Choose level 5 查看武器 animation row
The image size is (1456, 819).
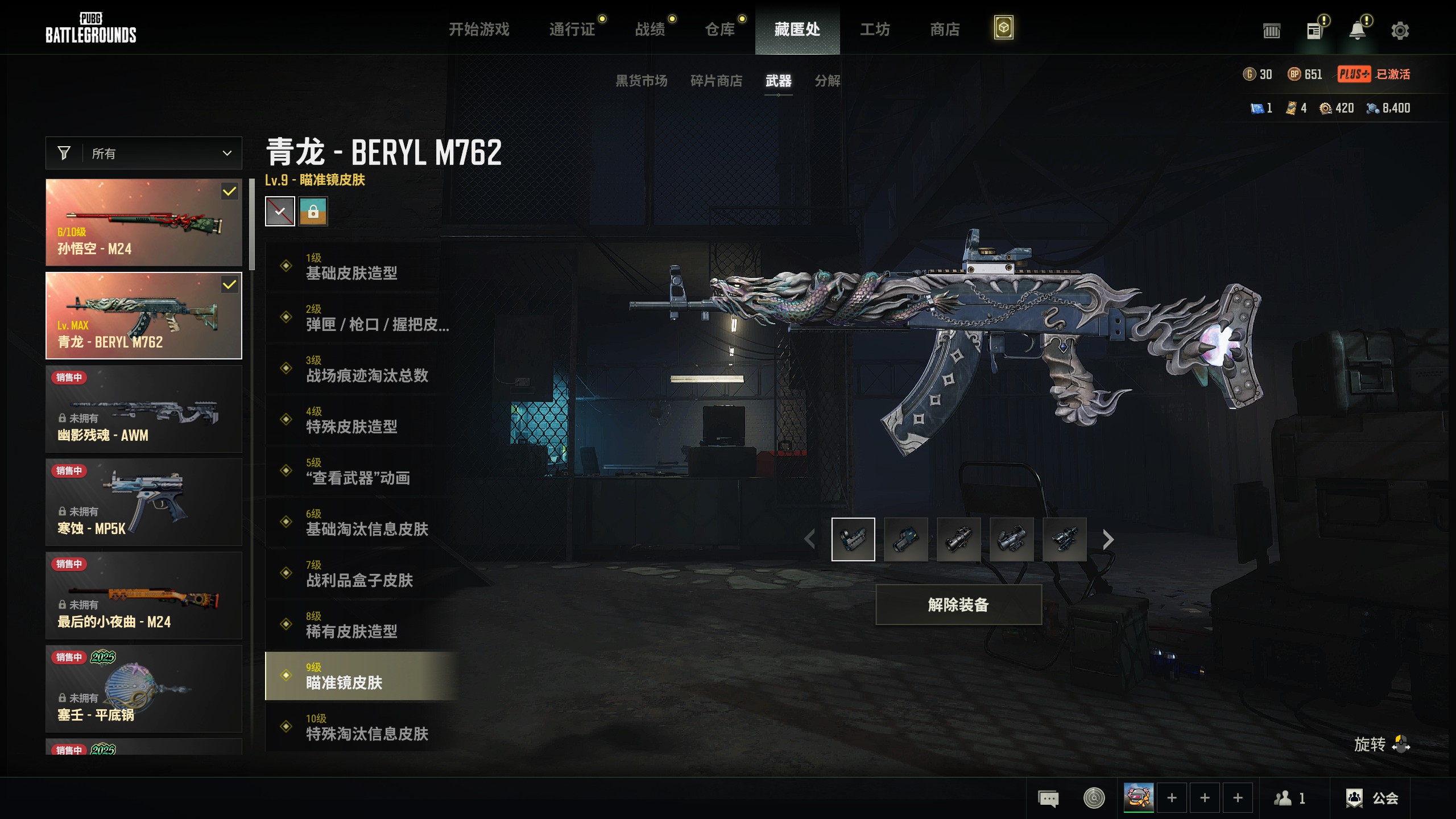point(363,471)
